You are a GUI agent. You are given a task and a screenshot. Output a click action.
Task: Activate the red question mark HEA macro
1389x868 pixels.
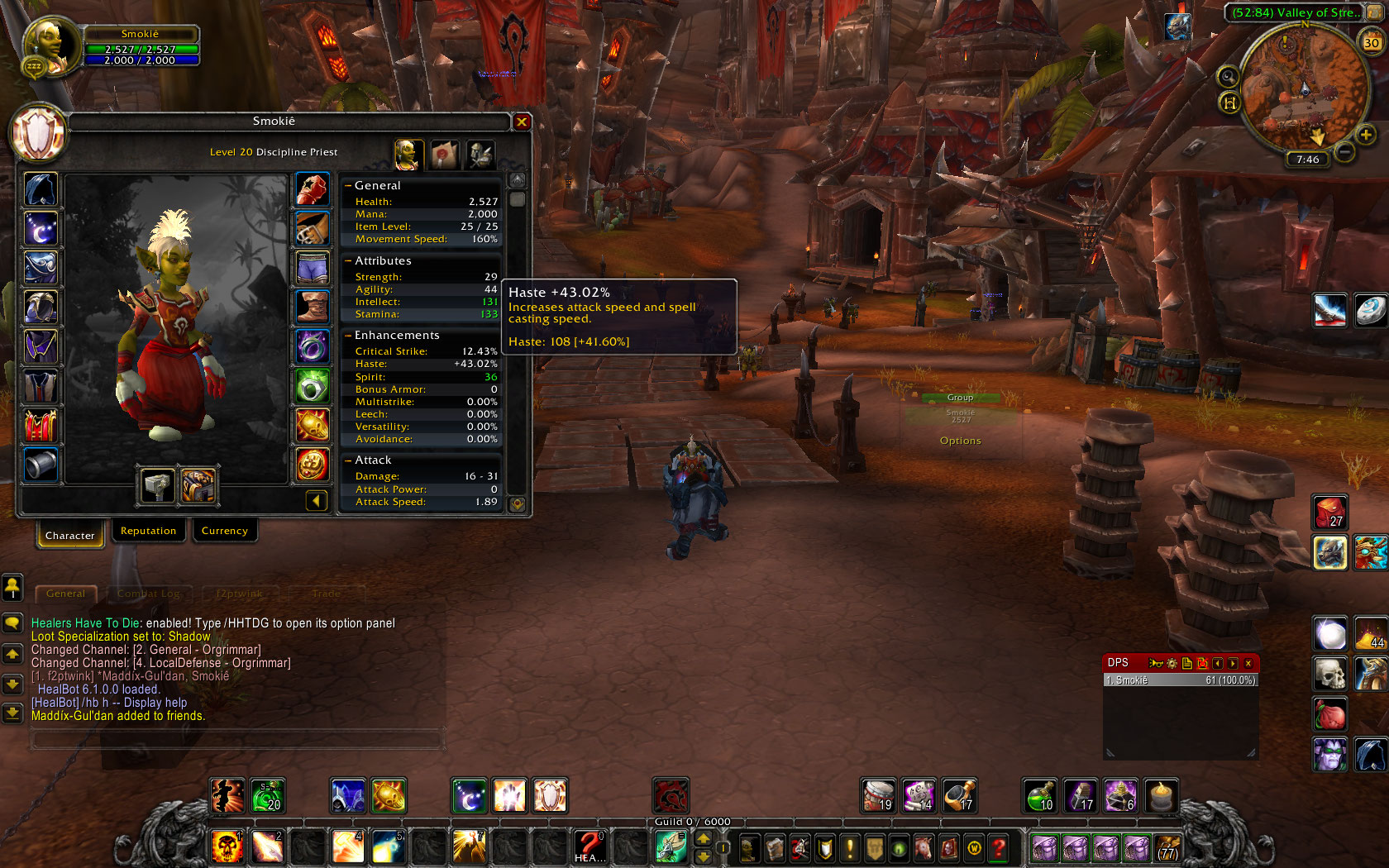tap(589, 847)
